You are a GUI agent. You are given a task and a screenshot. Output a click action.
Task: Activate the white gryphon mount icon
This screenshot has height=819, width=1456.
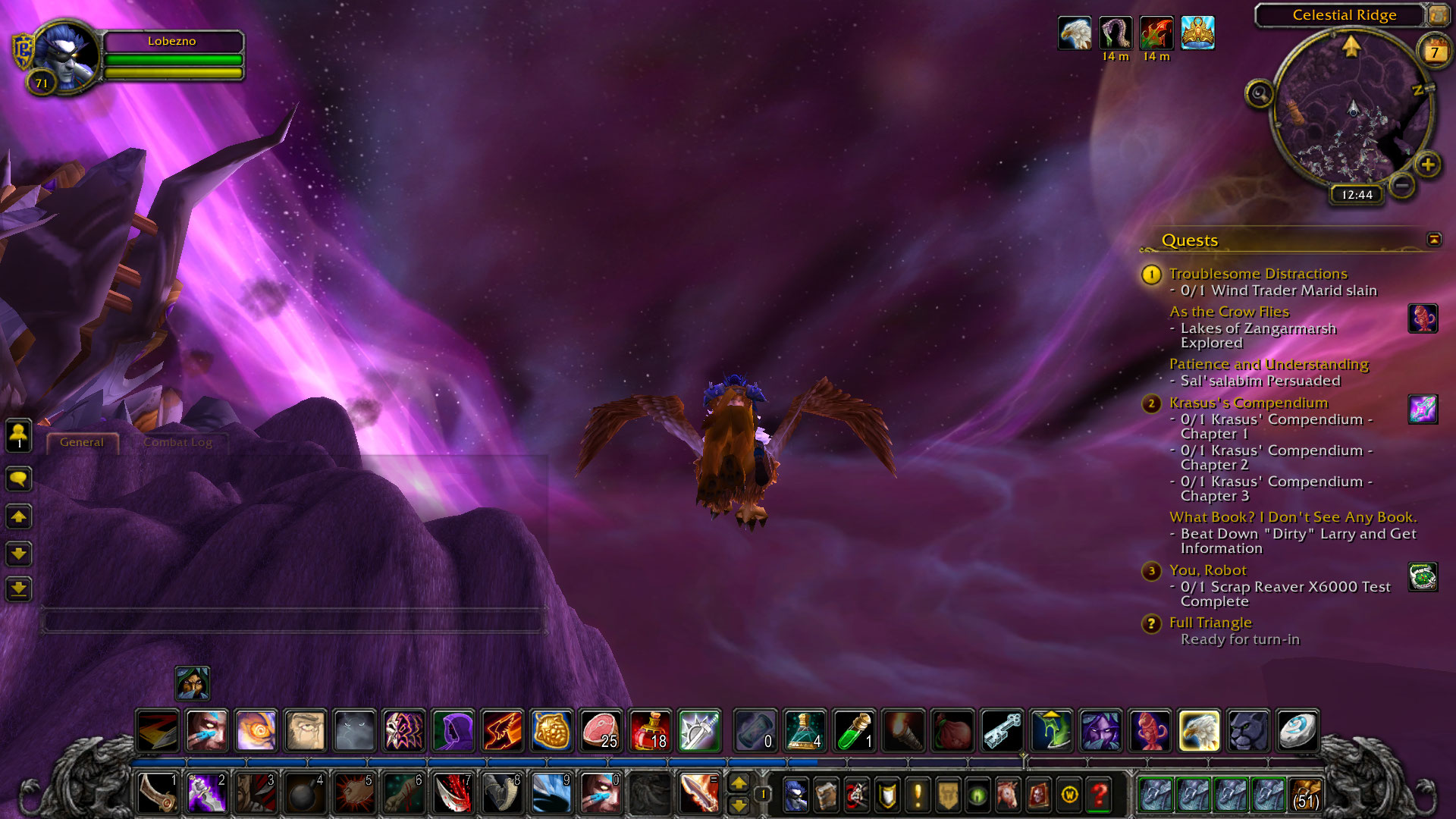(1199, 731)
